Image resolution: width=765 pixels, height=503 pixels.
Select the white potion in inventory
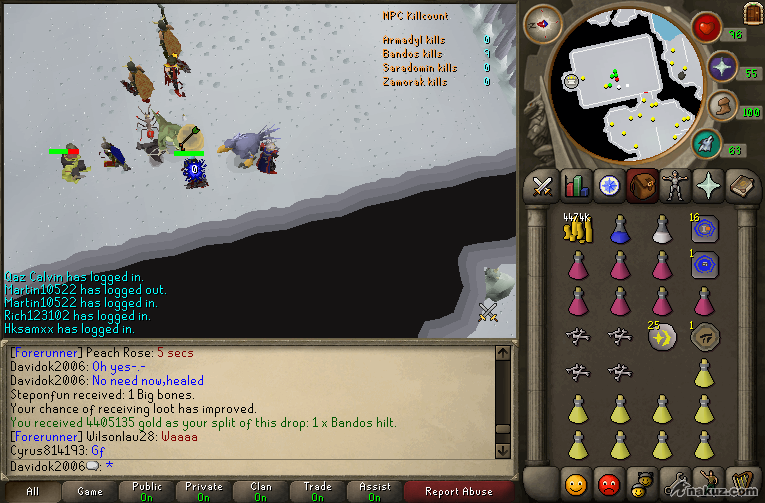[x=661, y=230]
